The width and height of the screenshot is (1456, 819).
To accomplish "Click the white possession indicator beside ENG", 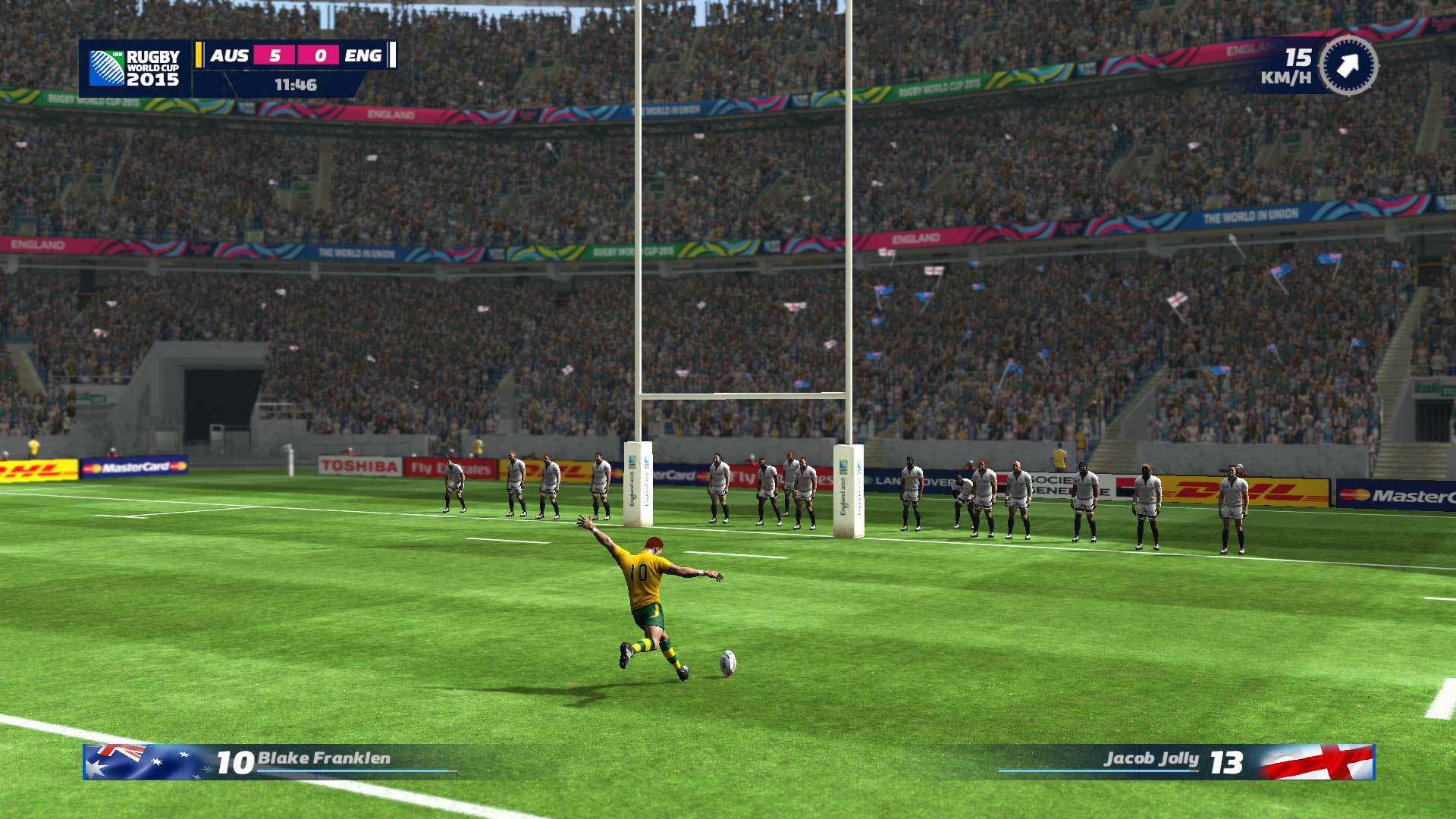I will (x=391, y=55).
